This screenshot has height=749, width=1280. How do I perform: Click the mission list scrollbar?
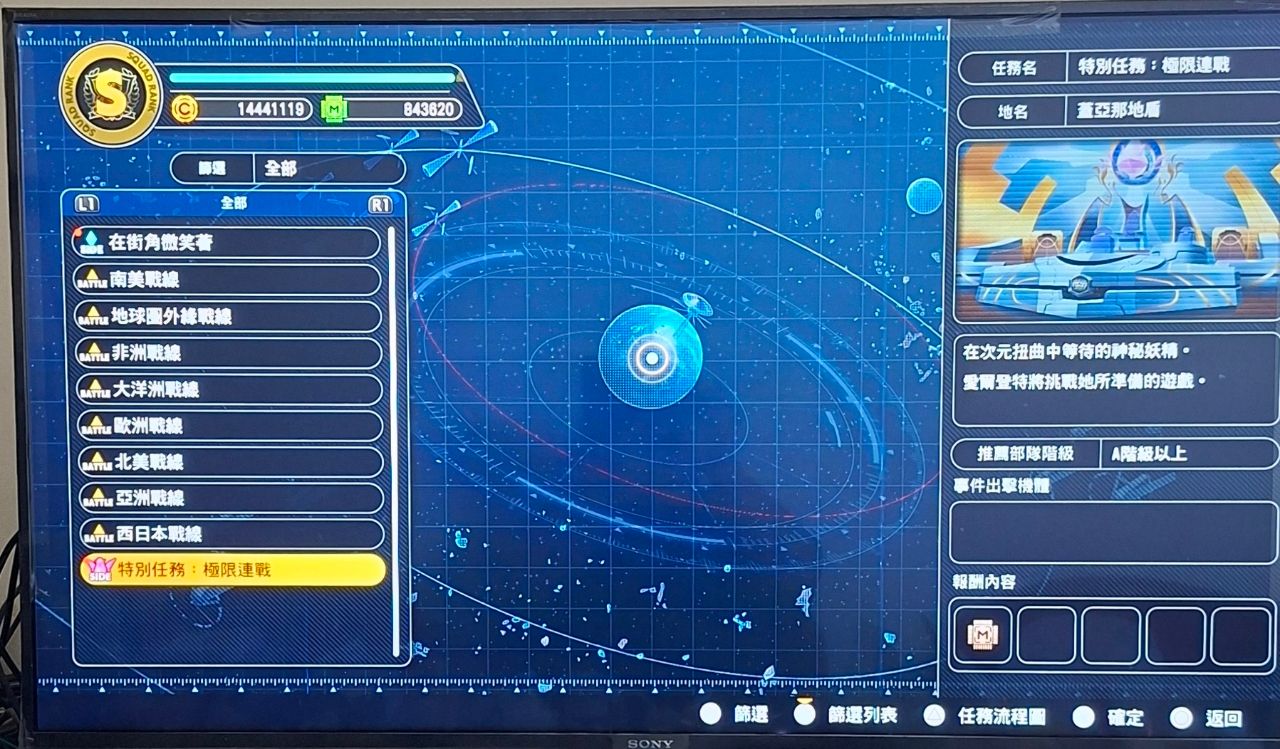(x=394, y=440)
